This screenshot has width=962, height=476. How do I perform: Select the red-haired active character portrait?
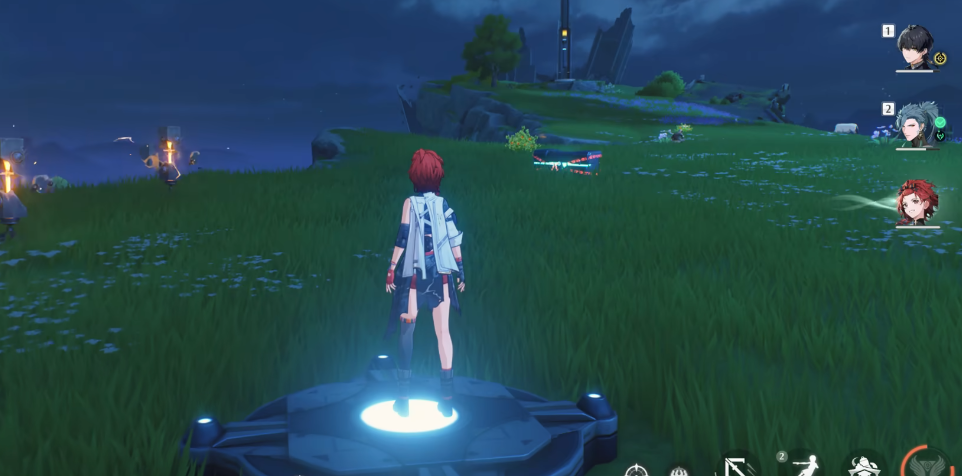(x=916, y=202)
